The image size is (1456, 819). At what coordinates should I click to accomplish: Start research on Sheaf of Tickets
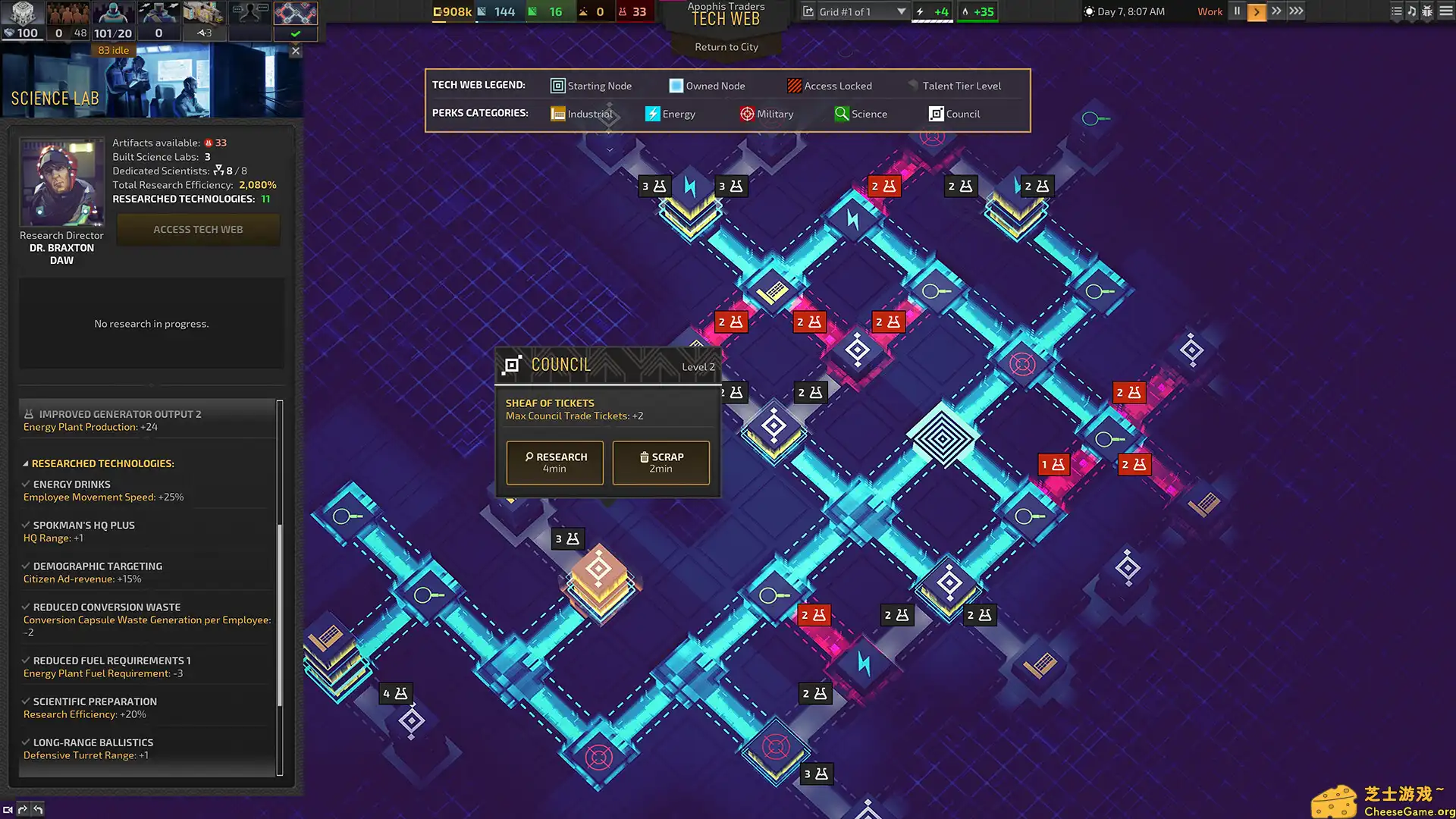(x=554, y=462)
